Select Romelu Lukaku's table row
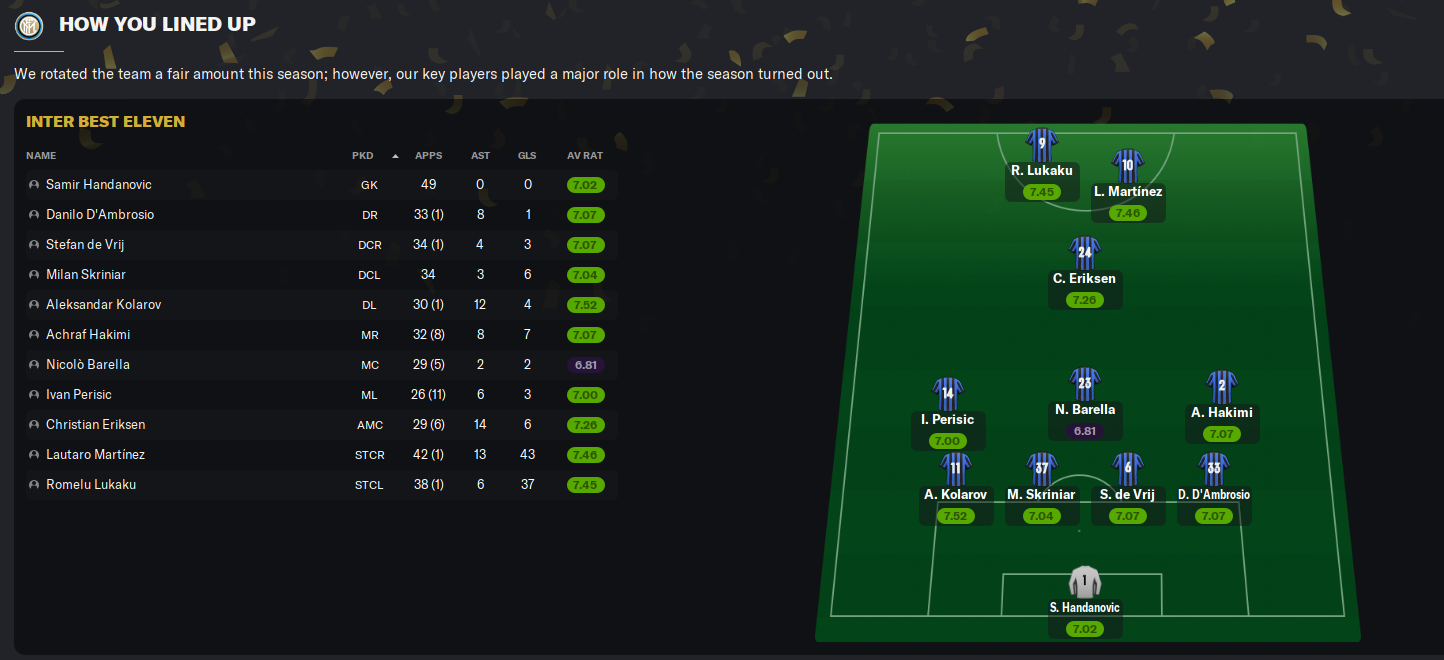This screenshot has width=1444, height=660. (91, 485)
